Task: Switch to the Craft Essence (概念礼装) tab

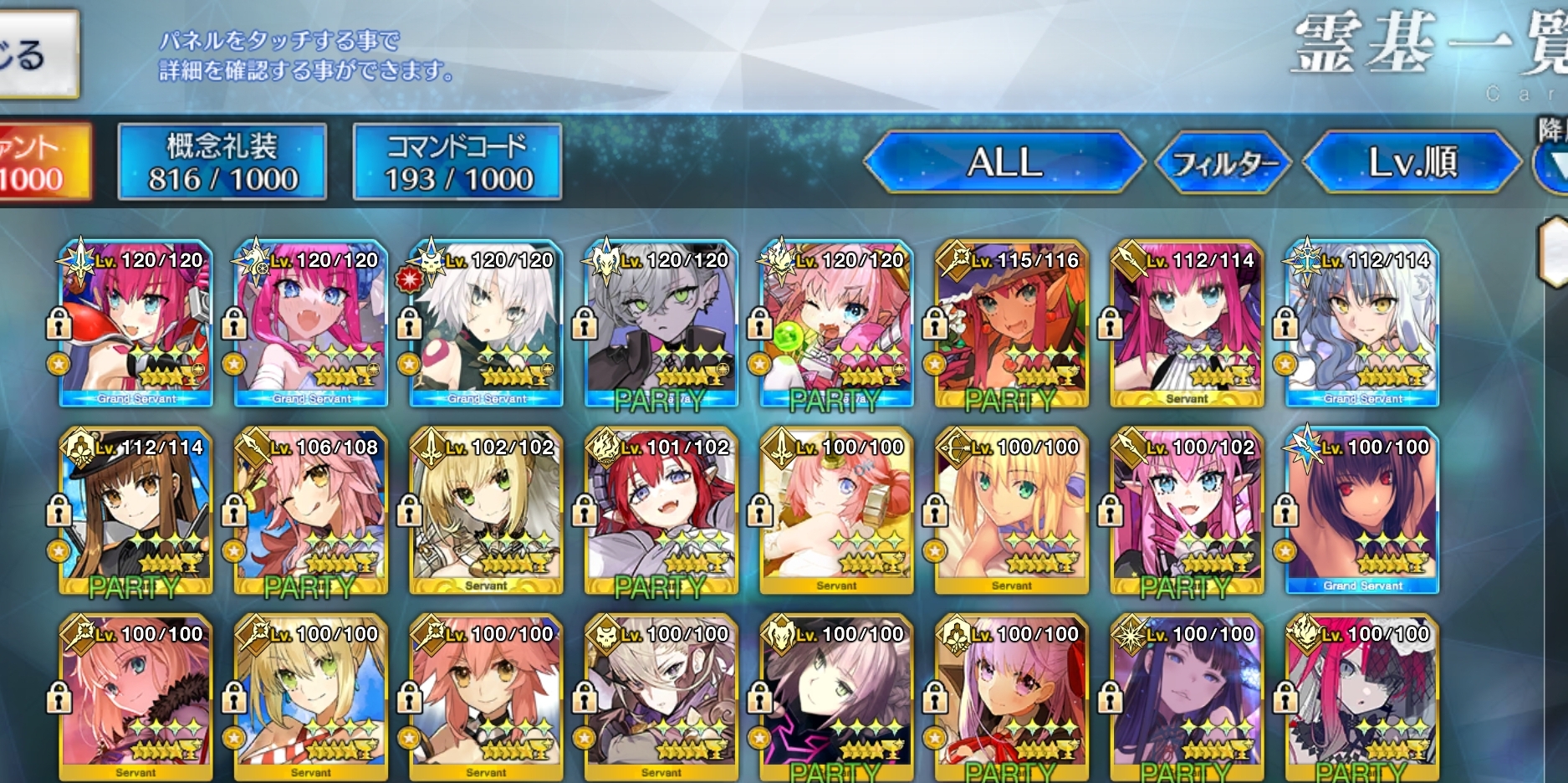Action: pos(222,162)
